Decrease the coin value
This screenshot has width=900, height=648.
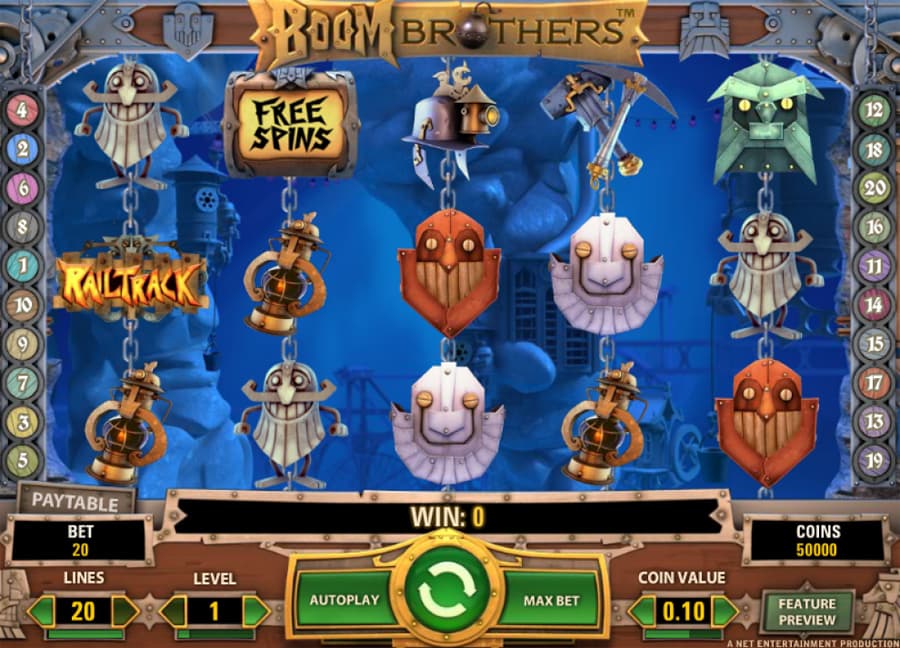[x=642, y=611]
